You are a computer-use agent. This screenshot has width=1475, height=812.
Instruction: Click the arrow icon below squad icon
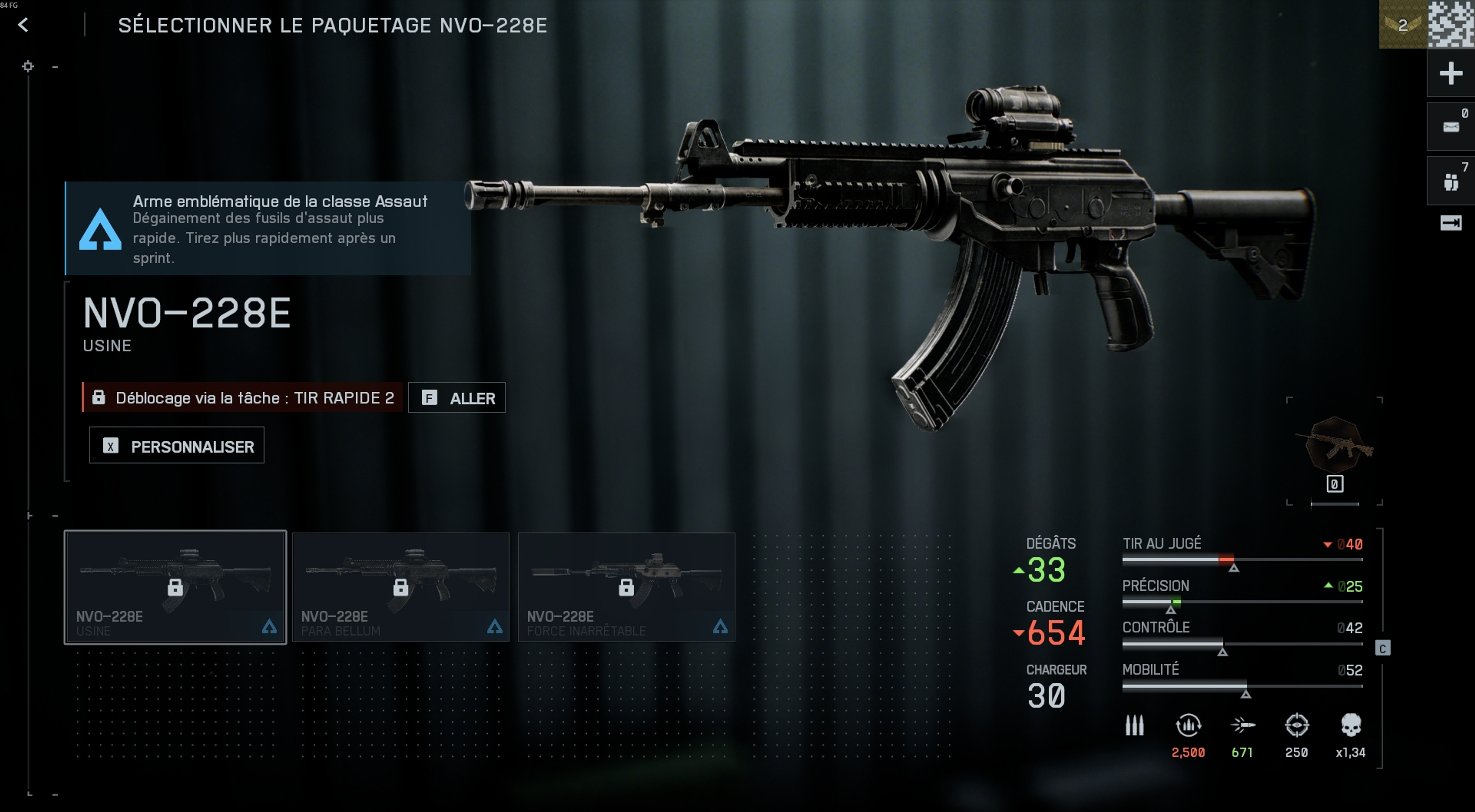tap(1450, 223)
